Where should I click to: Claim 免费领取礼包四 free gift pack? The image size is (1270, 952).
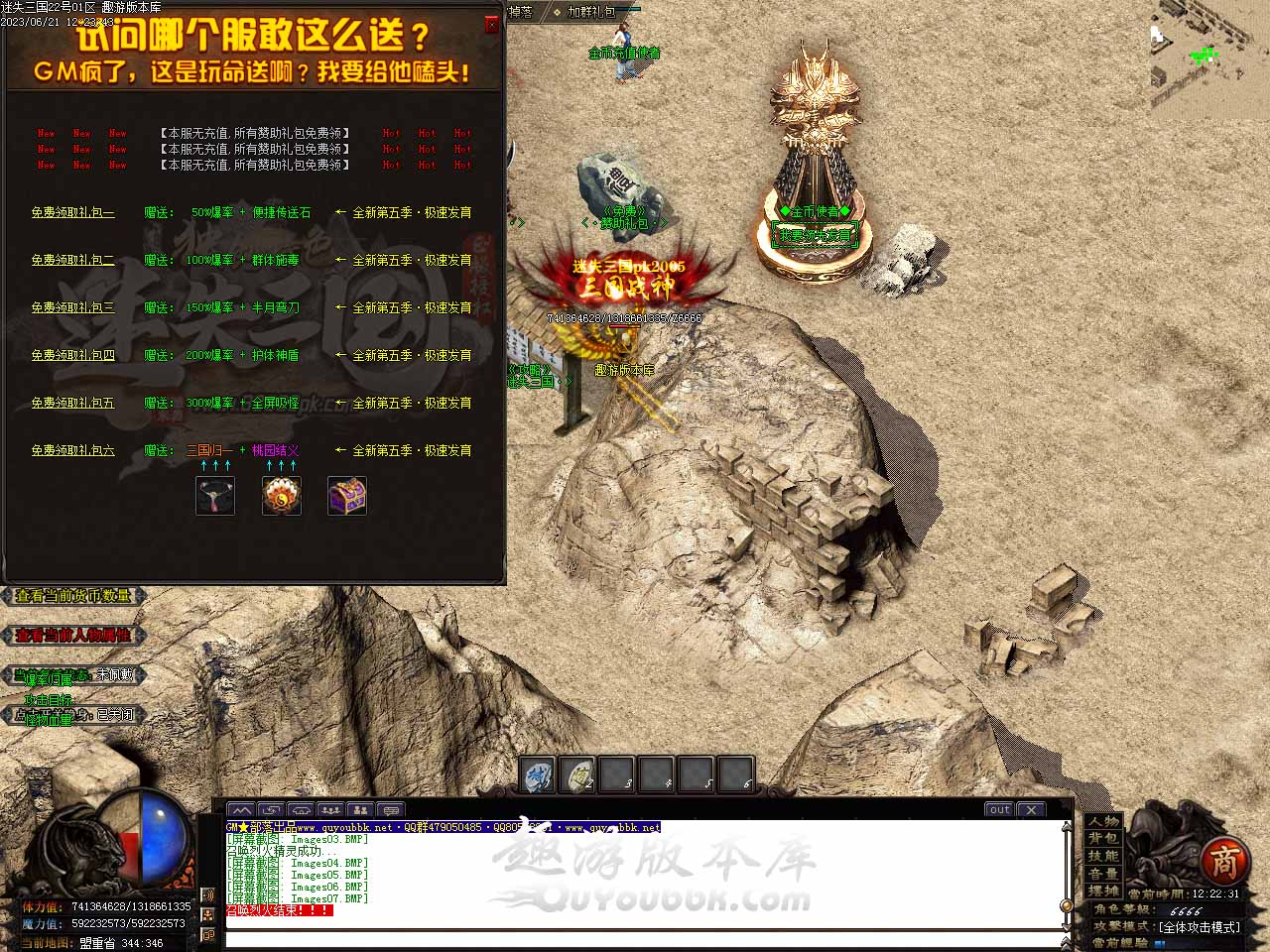72,355
